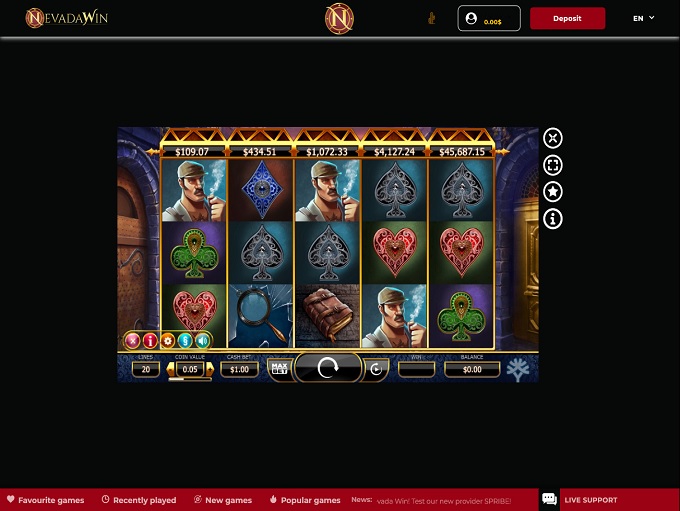The height and width of the screenshot is (511, 680).
Task: Open the orange gear game settings
Action: [x=167, y=341]
